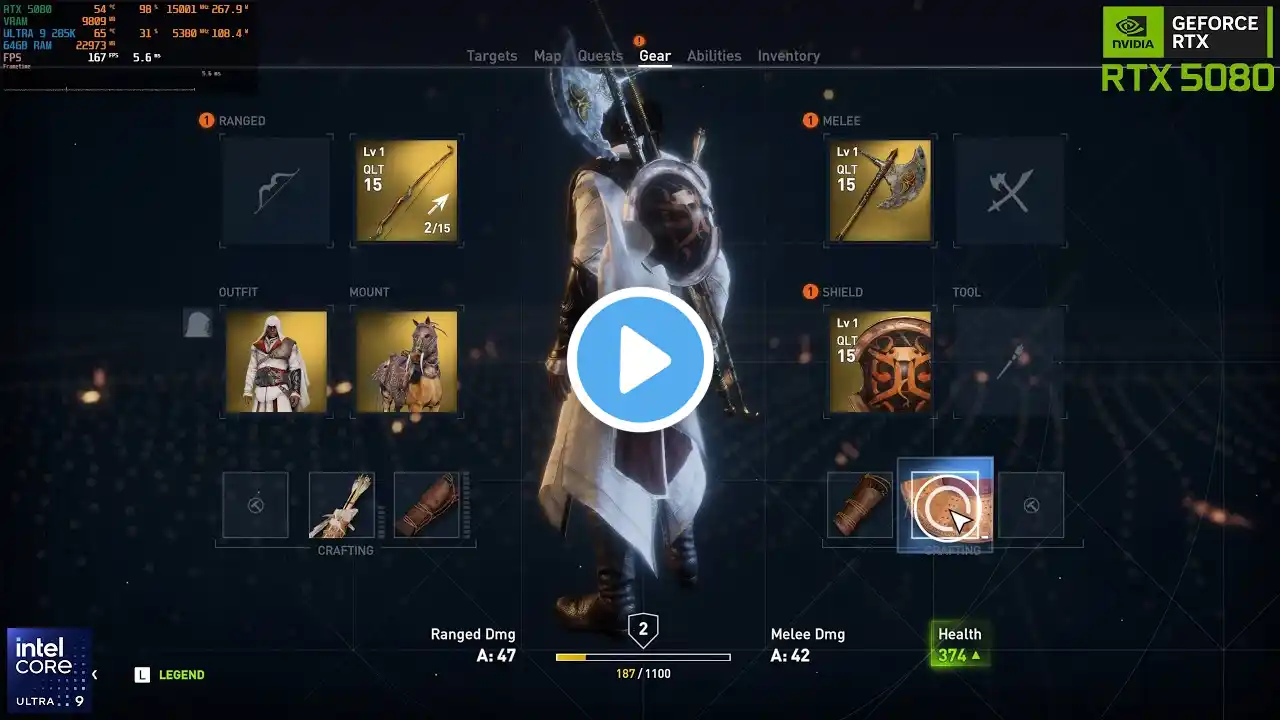Switch to the Targets tab

click(492, 56)
